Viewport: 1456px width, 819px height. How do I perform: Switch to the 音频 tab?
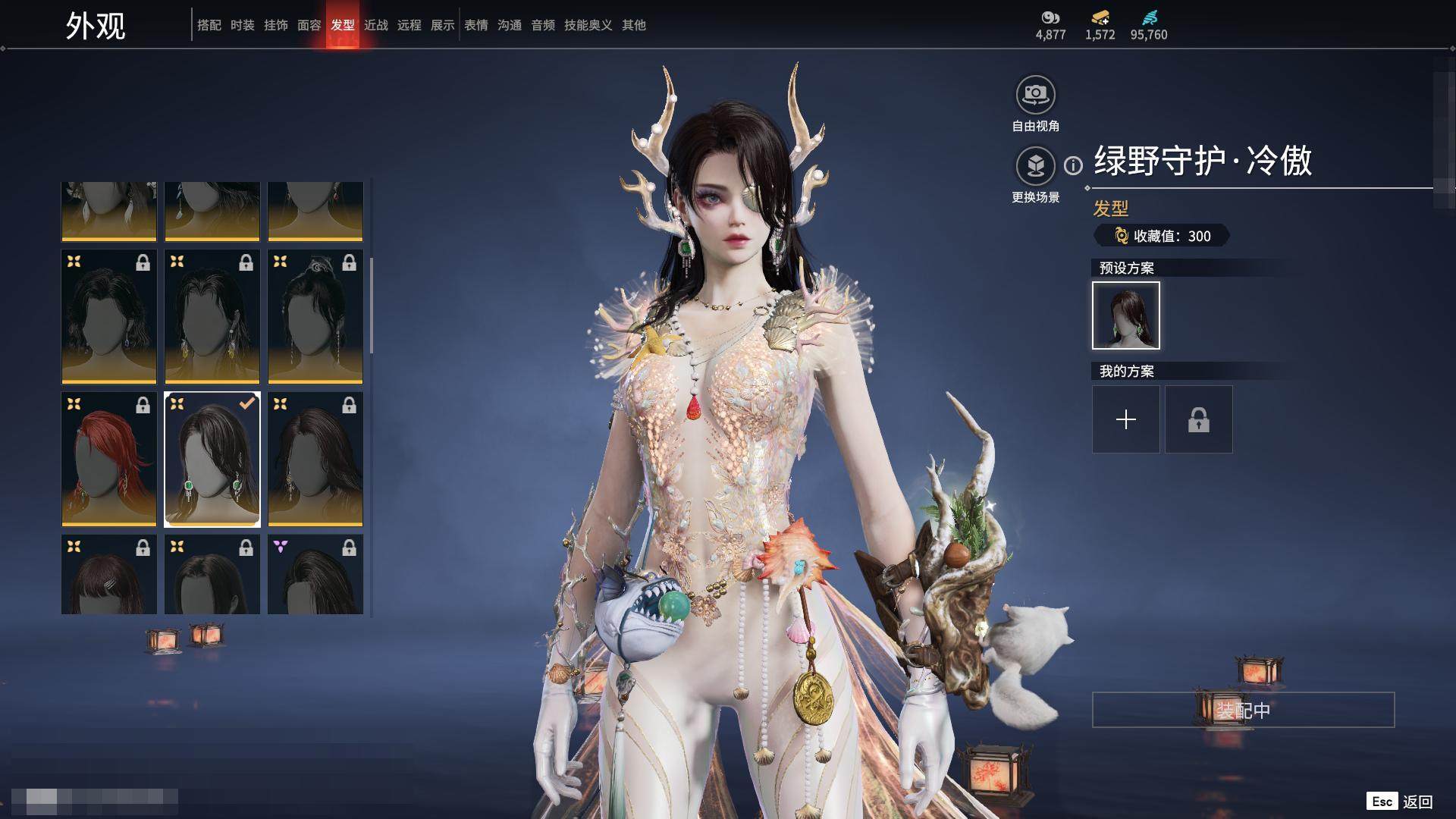coord(542,25)
